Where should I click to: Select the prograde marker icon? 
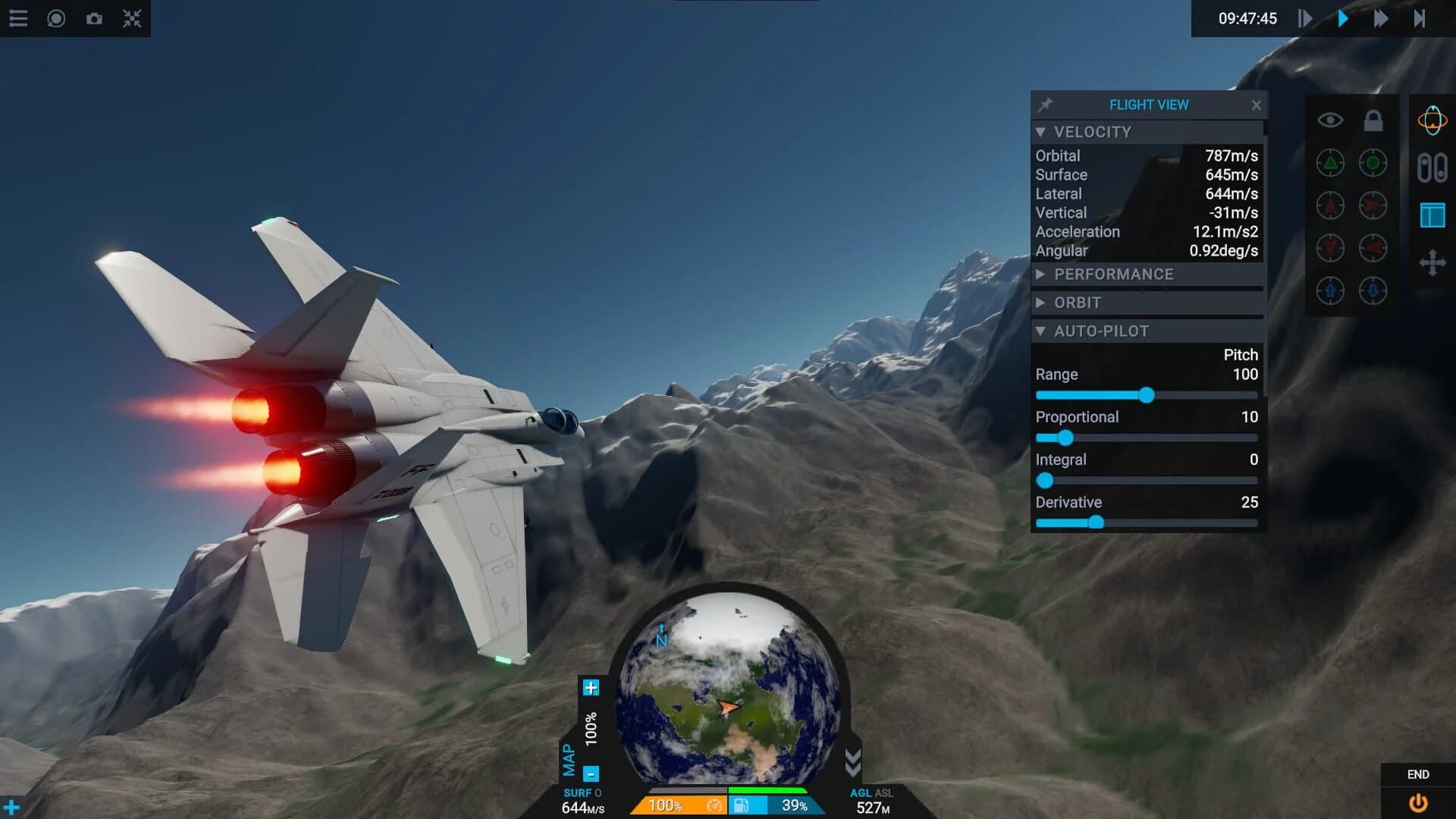pyautogui.click(x=1330, y=164)
